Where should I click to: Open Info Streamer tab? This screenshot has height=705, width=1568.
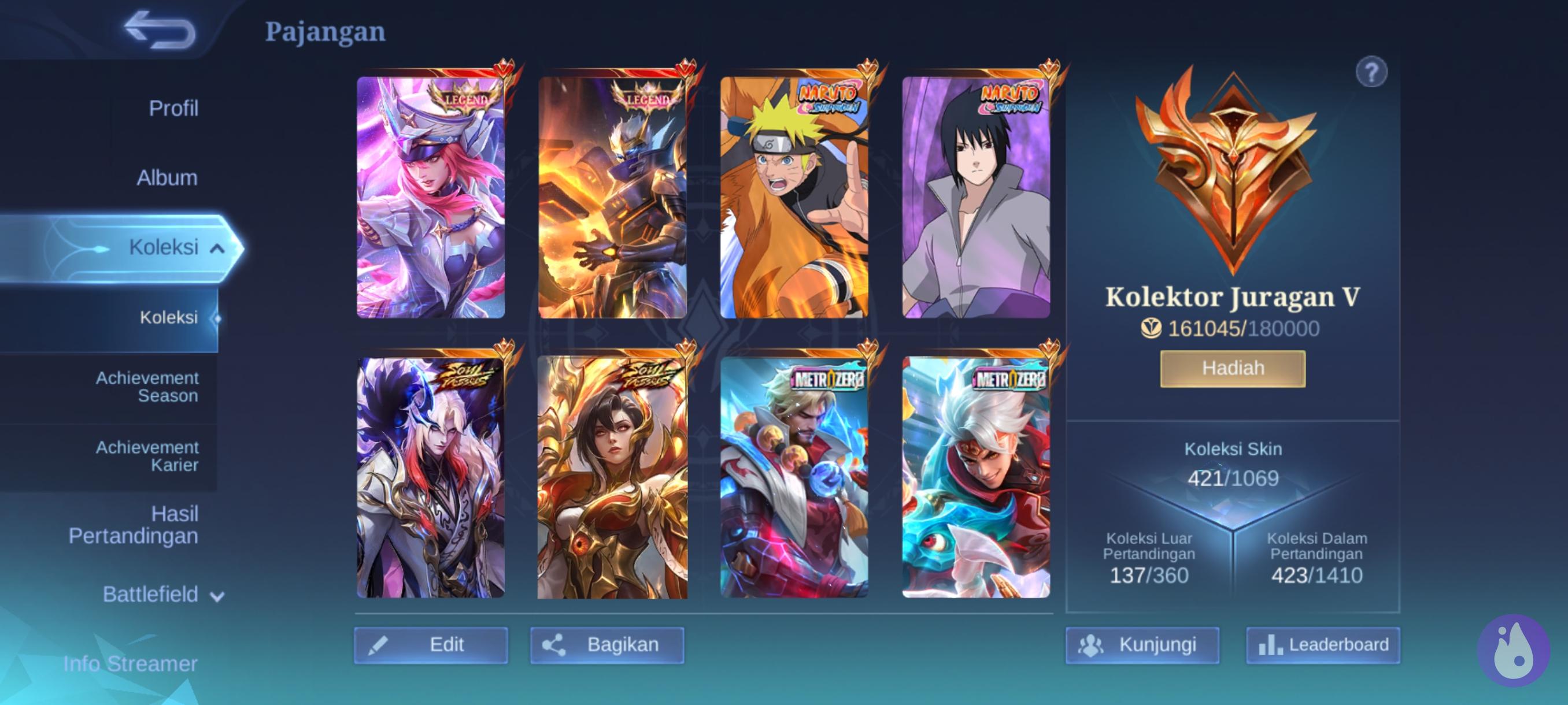pyautogui.click(x=130, y=663)
